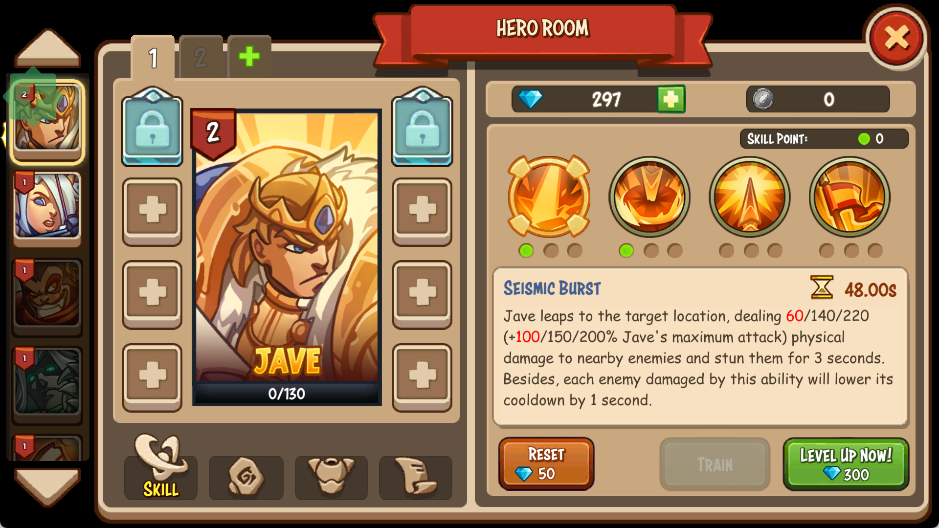Buy more gems with the green plus button

pos(671,99)
